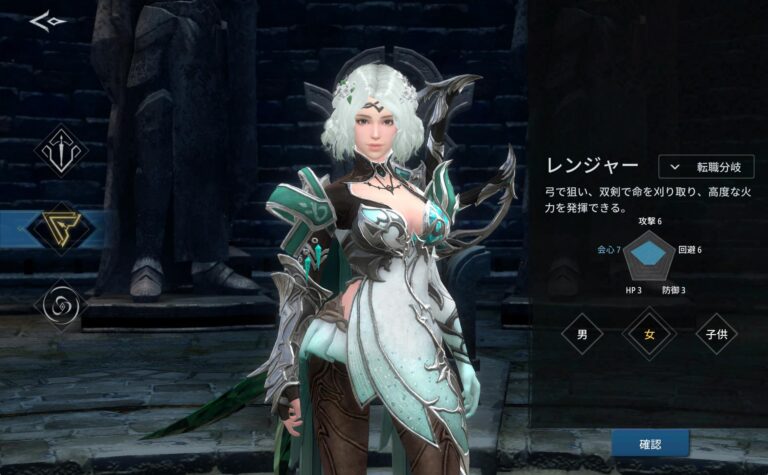Select the swirl mage class icon
768x475 pixels.
point(61,303)
